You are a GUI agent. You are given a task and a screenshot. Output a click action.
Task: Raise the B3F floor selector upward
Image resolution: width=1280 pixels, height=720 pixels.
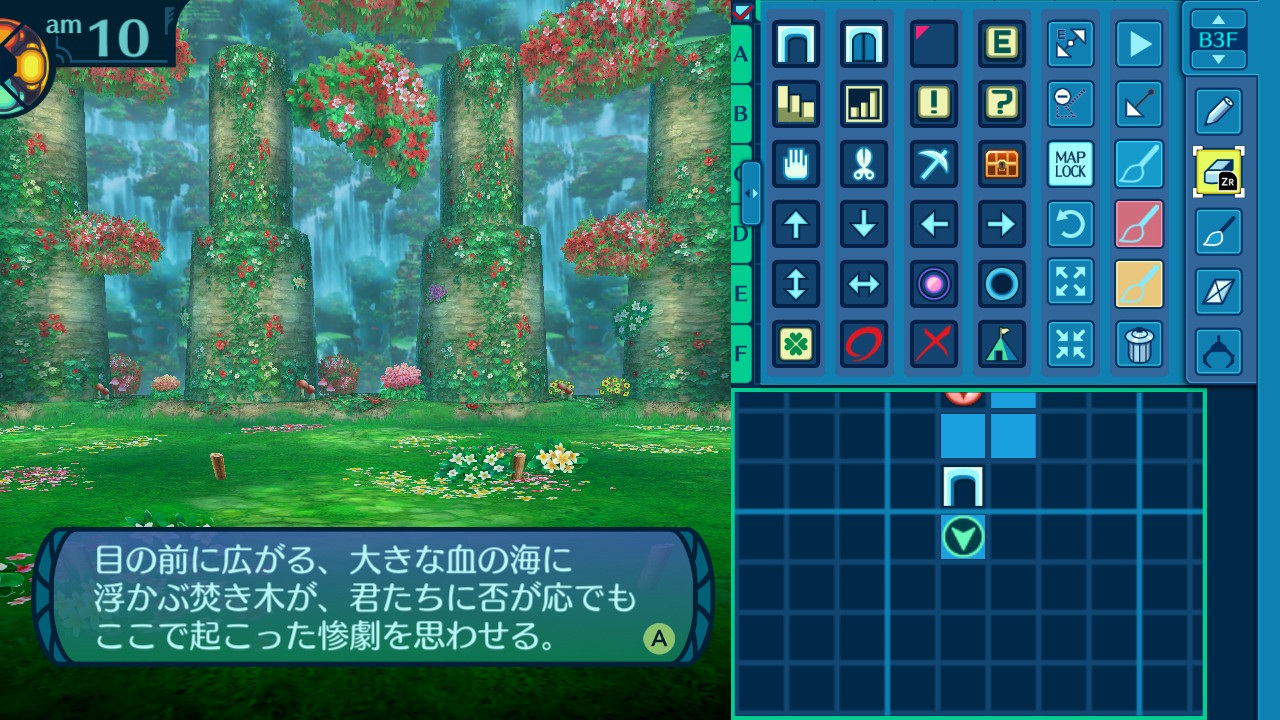1218,20
